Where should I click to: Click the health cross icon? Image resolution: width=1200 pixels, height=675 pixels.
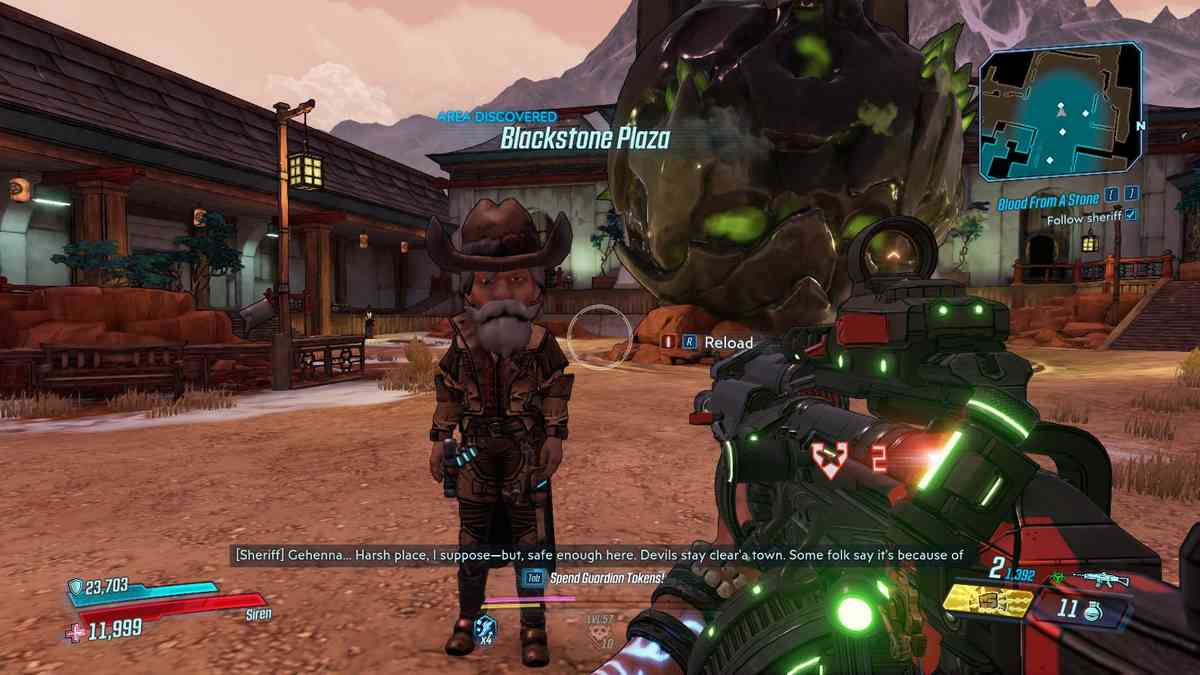pyautogui.click(x=76, y=630)
